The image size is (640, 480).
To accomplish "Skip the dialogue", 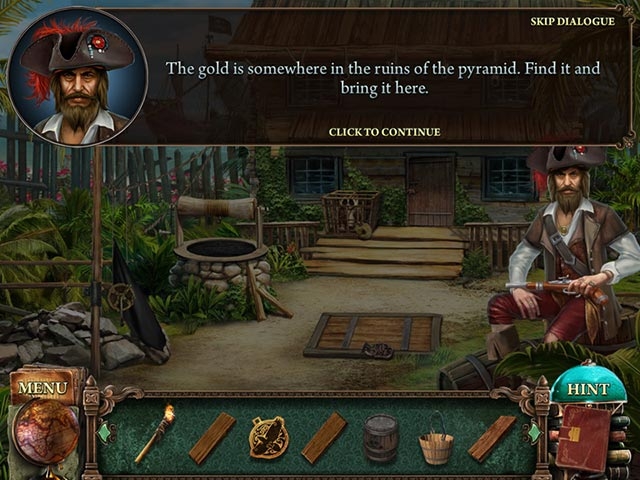I will (571, 22).
